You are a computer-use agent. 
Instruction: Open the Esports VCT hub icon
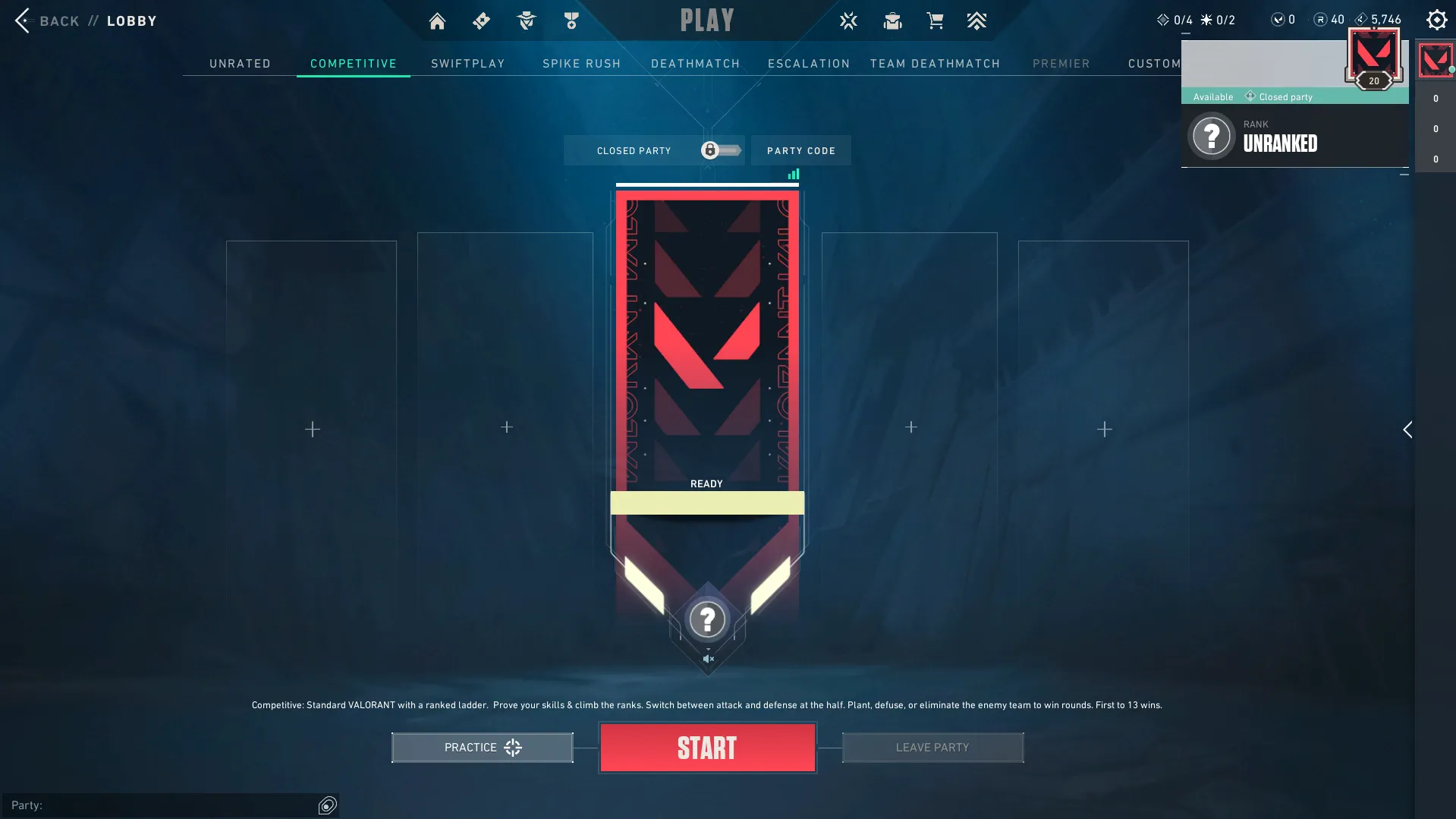847,20
